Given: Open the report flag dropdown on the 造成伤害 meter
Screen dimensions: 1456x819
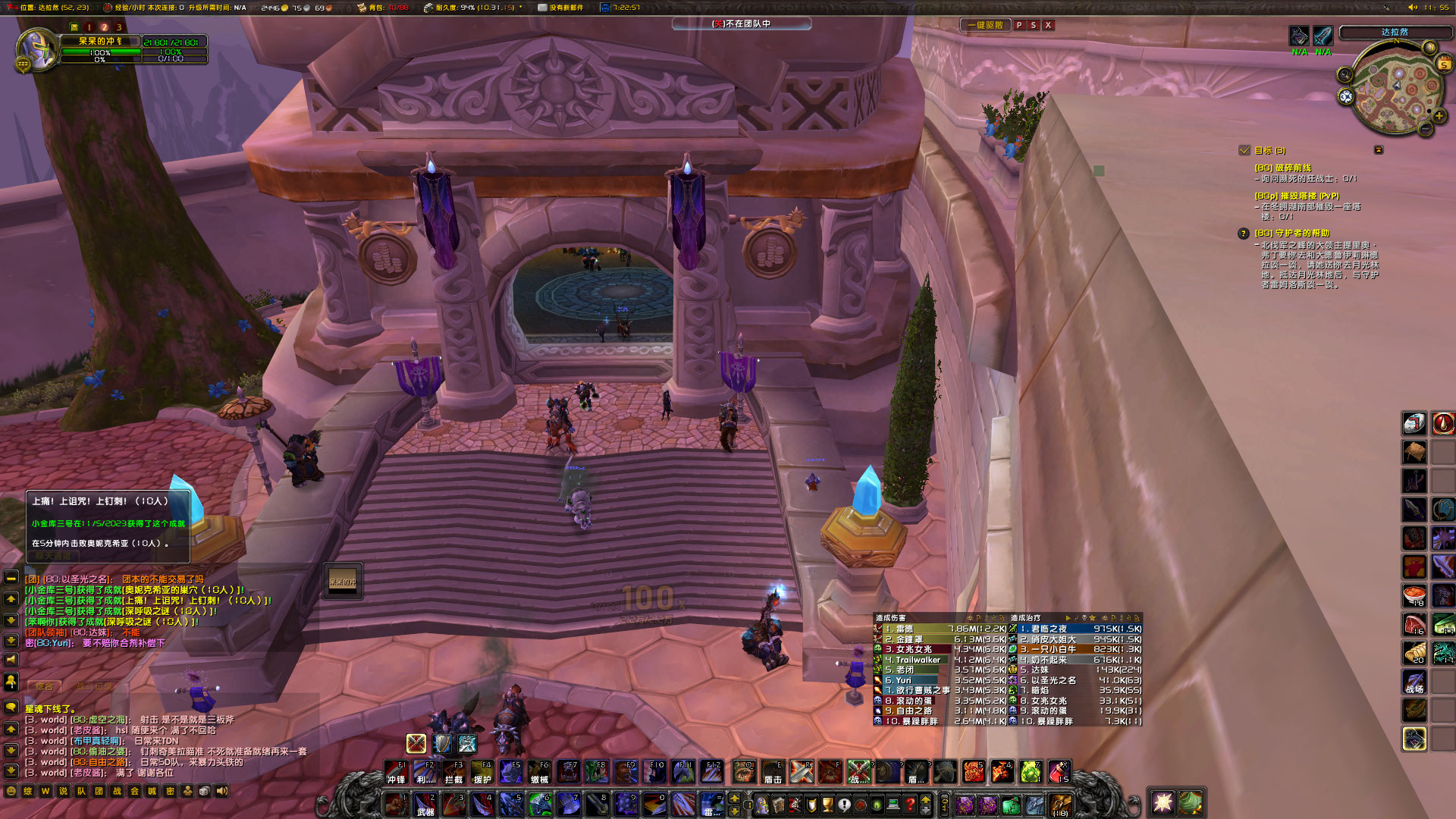Looking at the screenshot, I should [x=980, y=617].
